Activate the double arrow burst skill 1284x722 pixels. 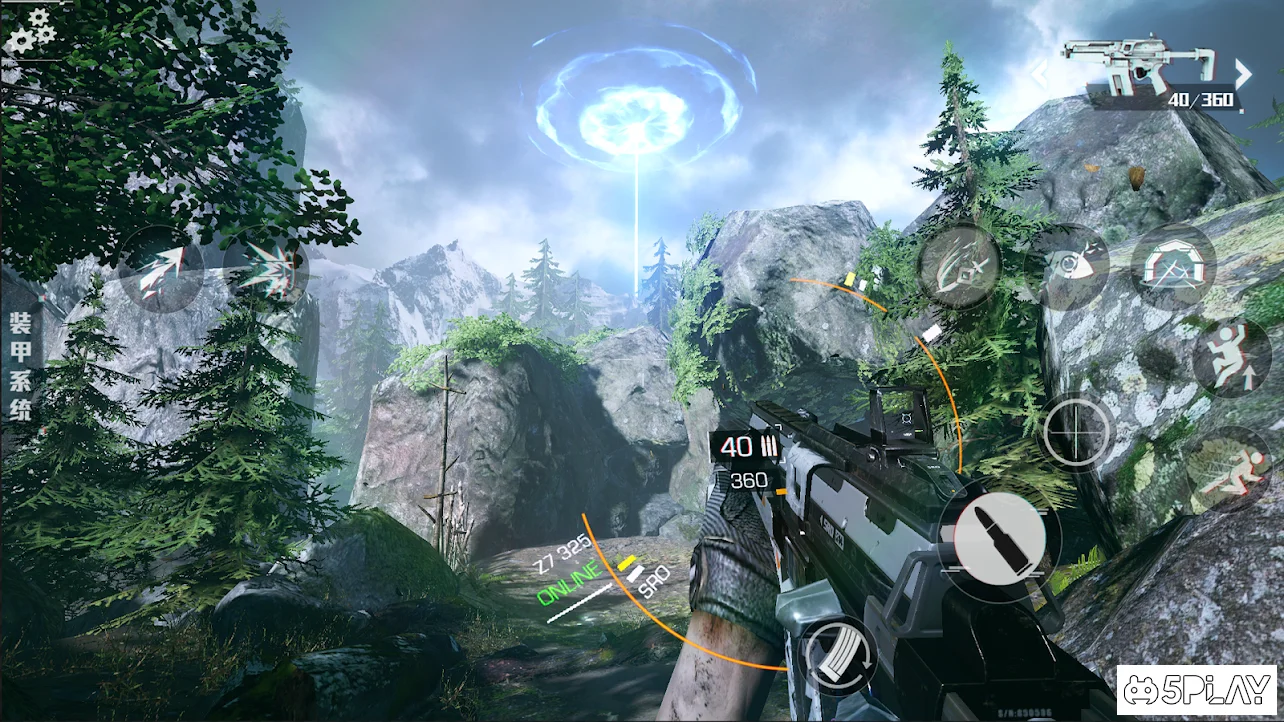click(x=266, y=270)
